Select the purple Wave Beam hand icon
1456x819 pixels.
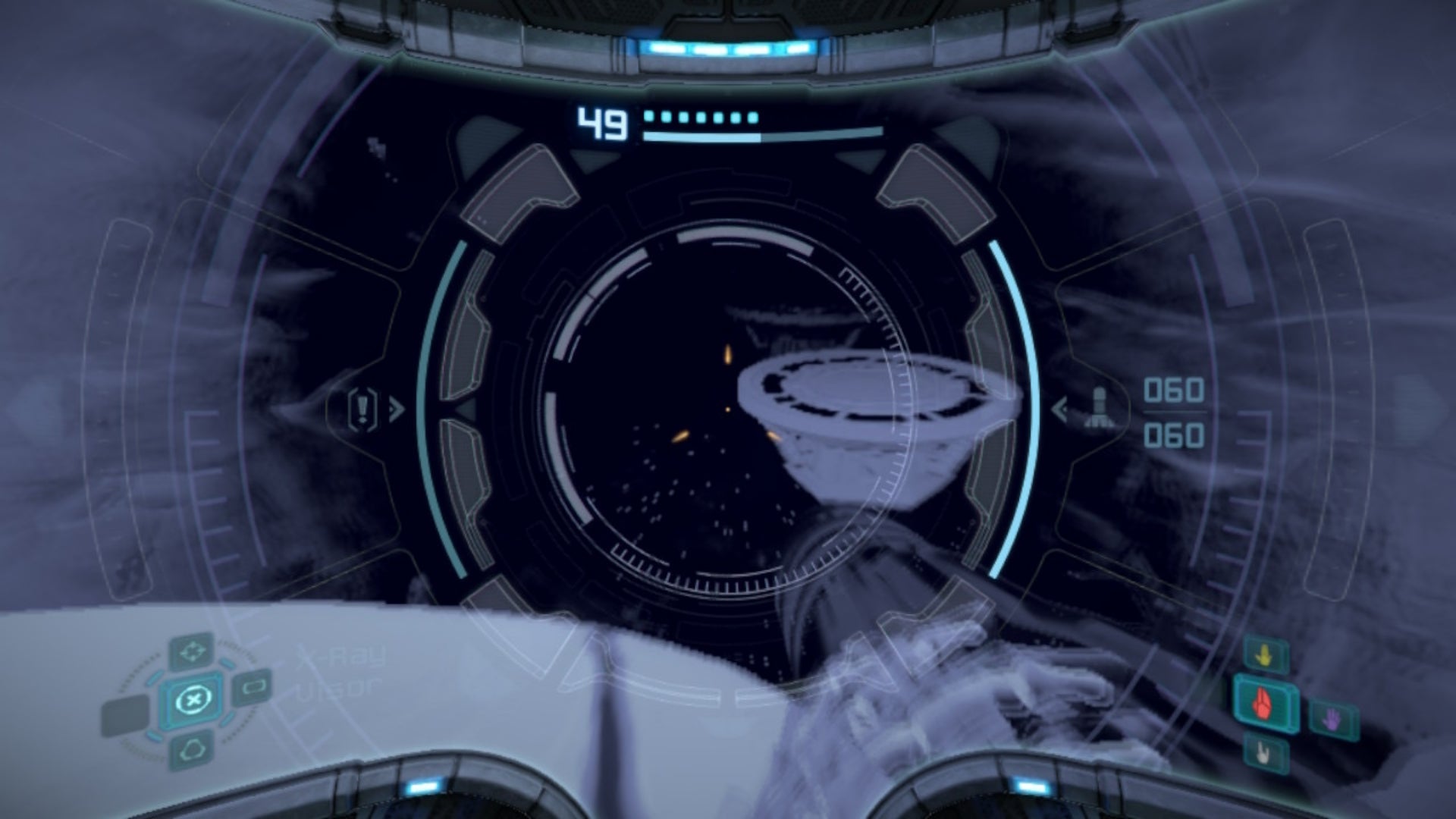(x=1332, y=719)
